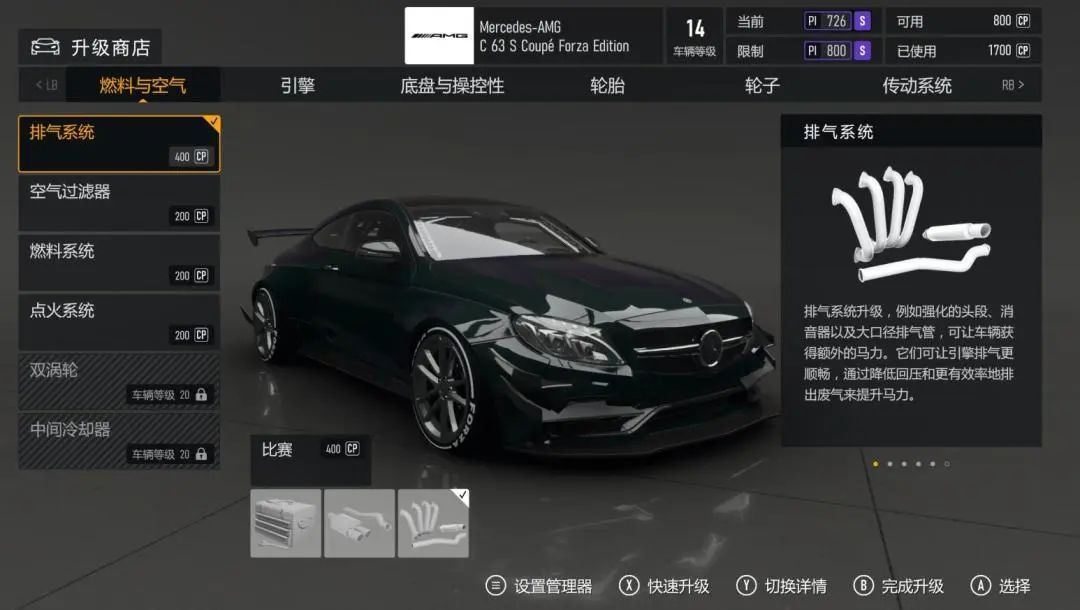Viewport: 1080px width, 610px height.
Task: Choose the dual-tip muffler exhaust thumbnail
Action: point(360,523)
